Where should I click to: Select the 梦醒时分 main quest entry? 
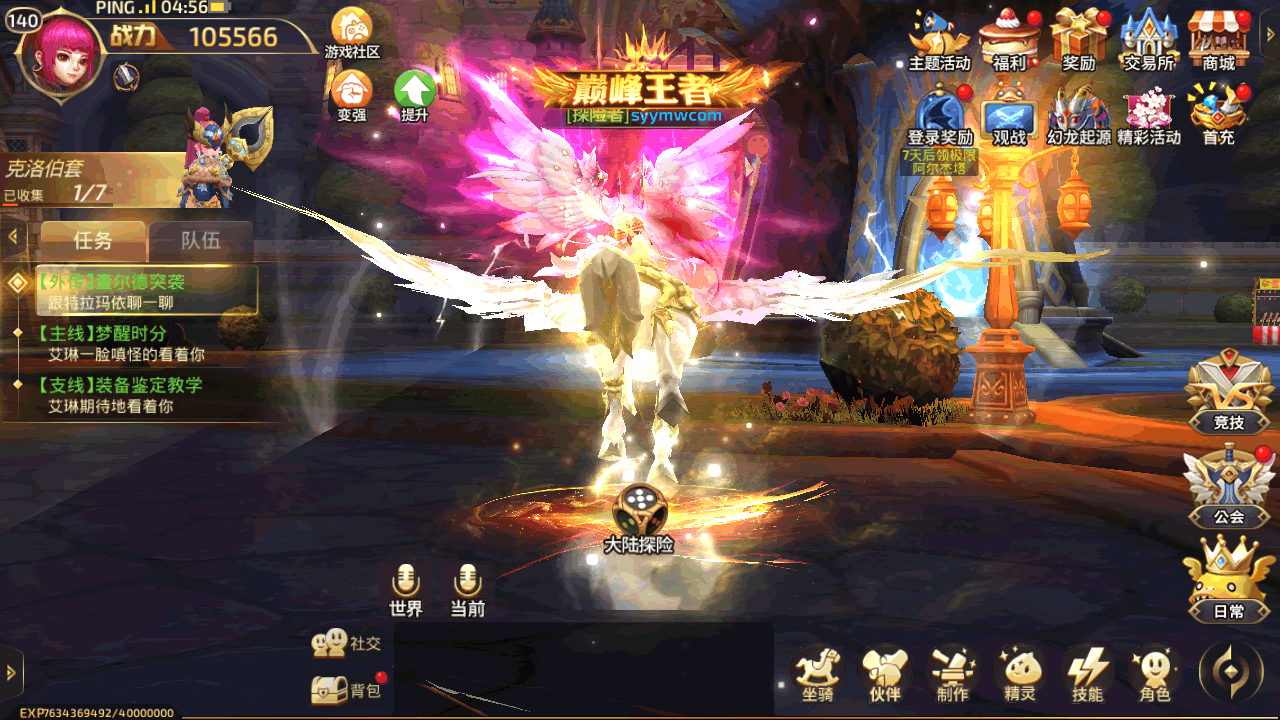point(128,343)
